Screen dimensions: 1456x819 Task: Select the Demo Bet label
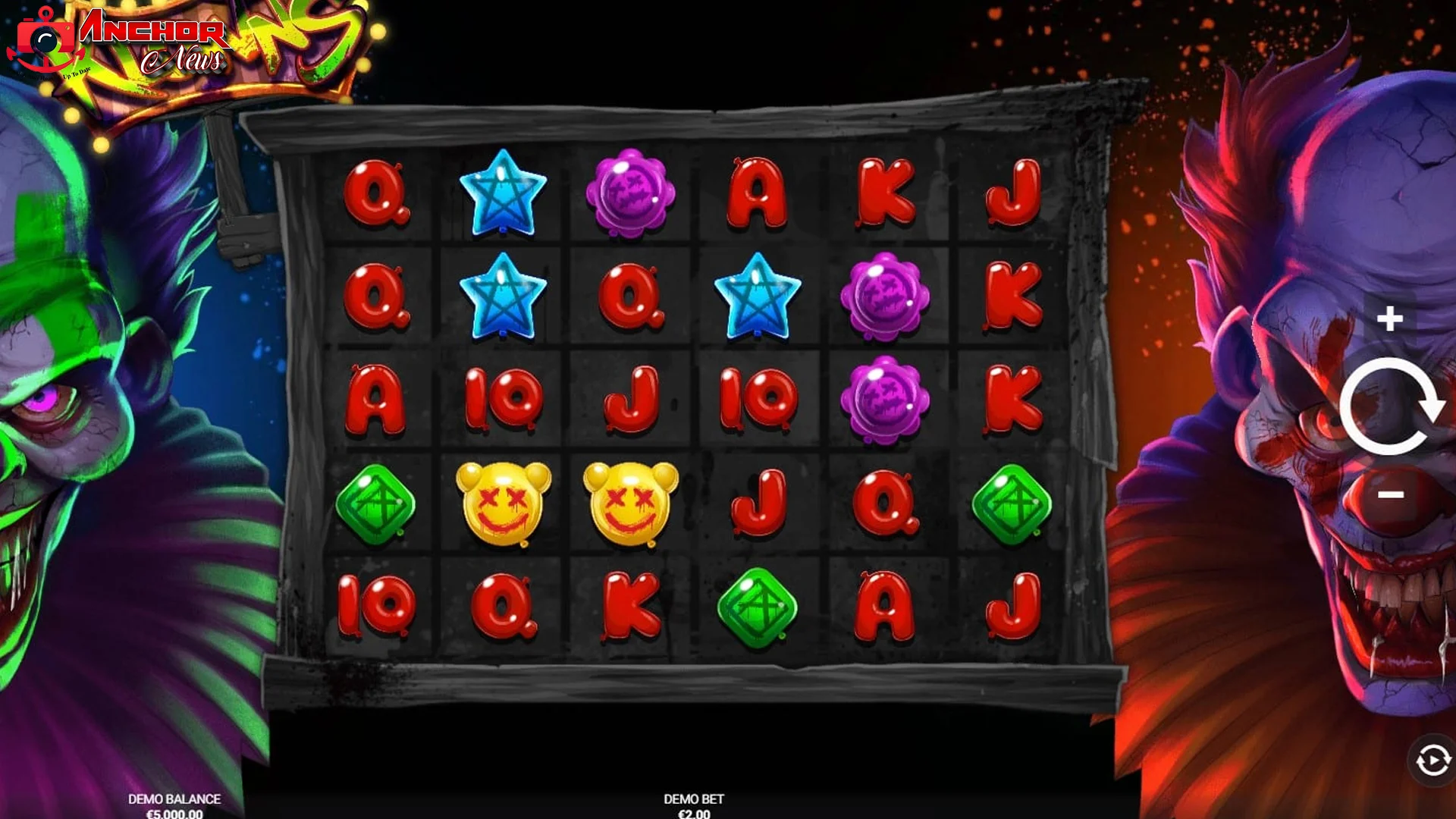(694, 799)
